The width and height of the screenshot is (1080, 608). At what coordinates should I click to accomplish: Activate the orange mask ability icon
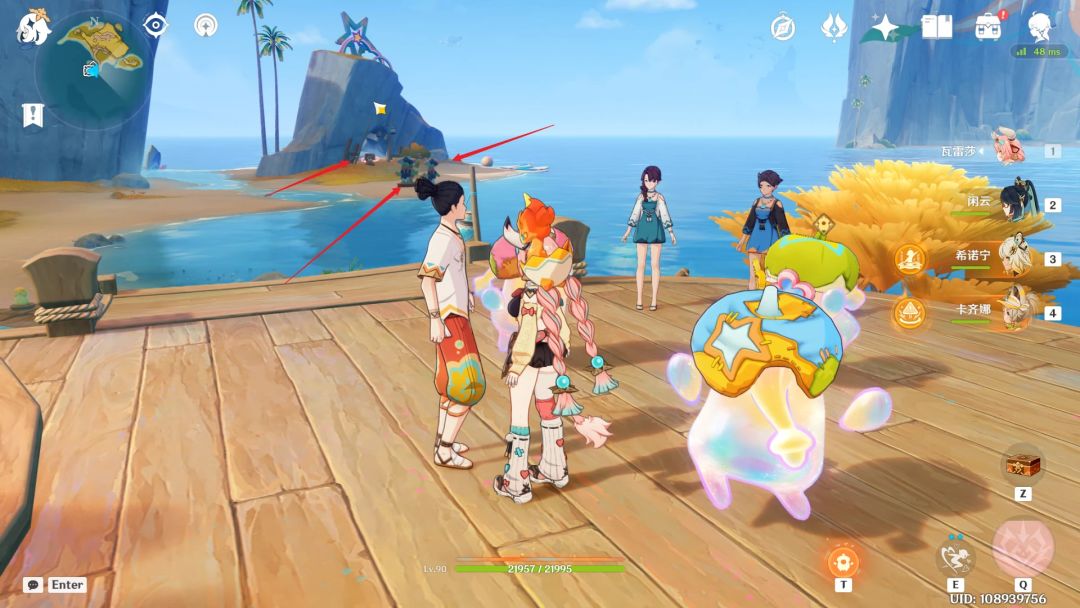843,560
